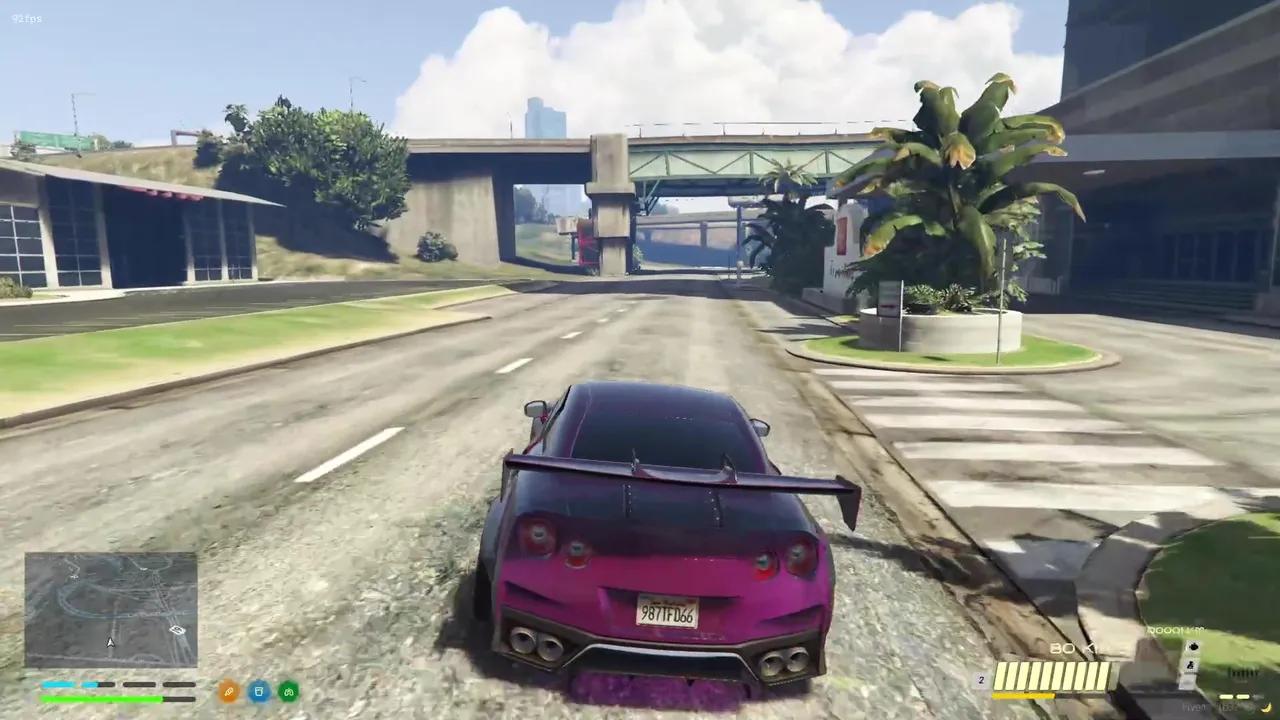
Task: Click the moon time-of-day icon
Action: 1266,708
